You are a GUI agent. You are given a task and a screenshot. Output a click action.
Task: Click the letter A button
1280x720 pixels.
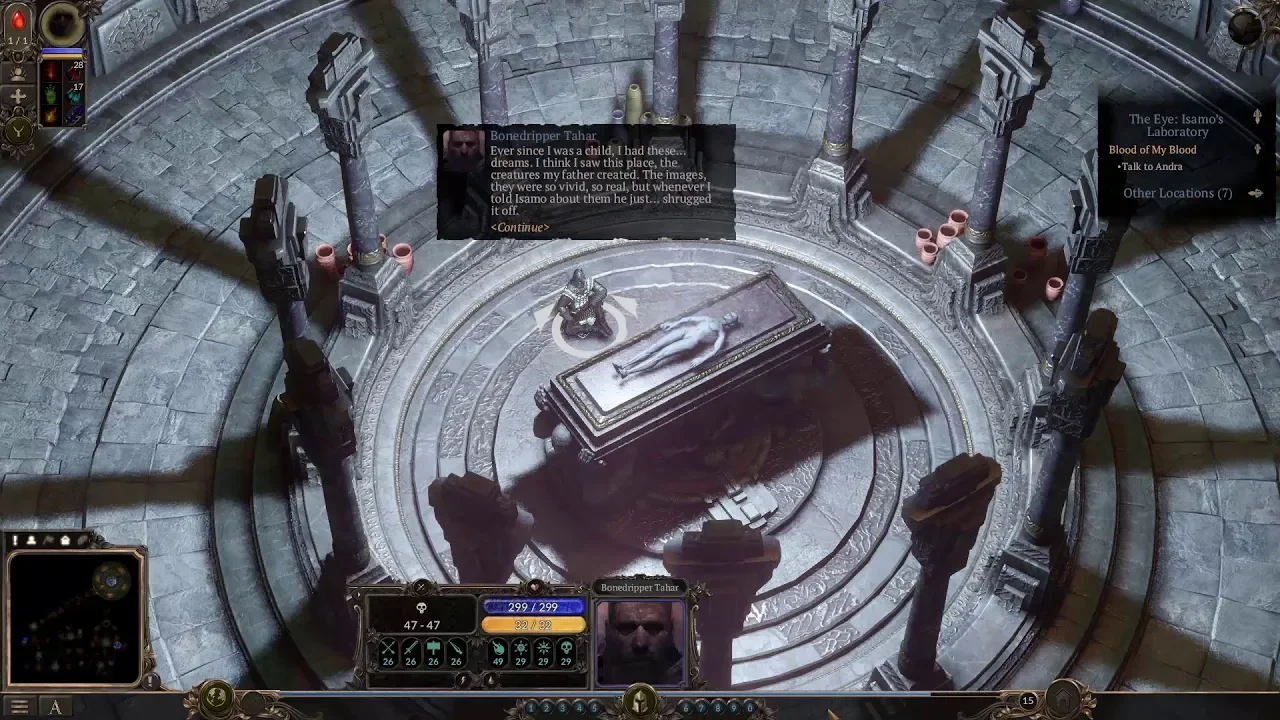pyautogui.click(x=55, y=707)
